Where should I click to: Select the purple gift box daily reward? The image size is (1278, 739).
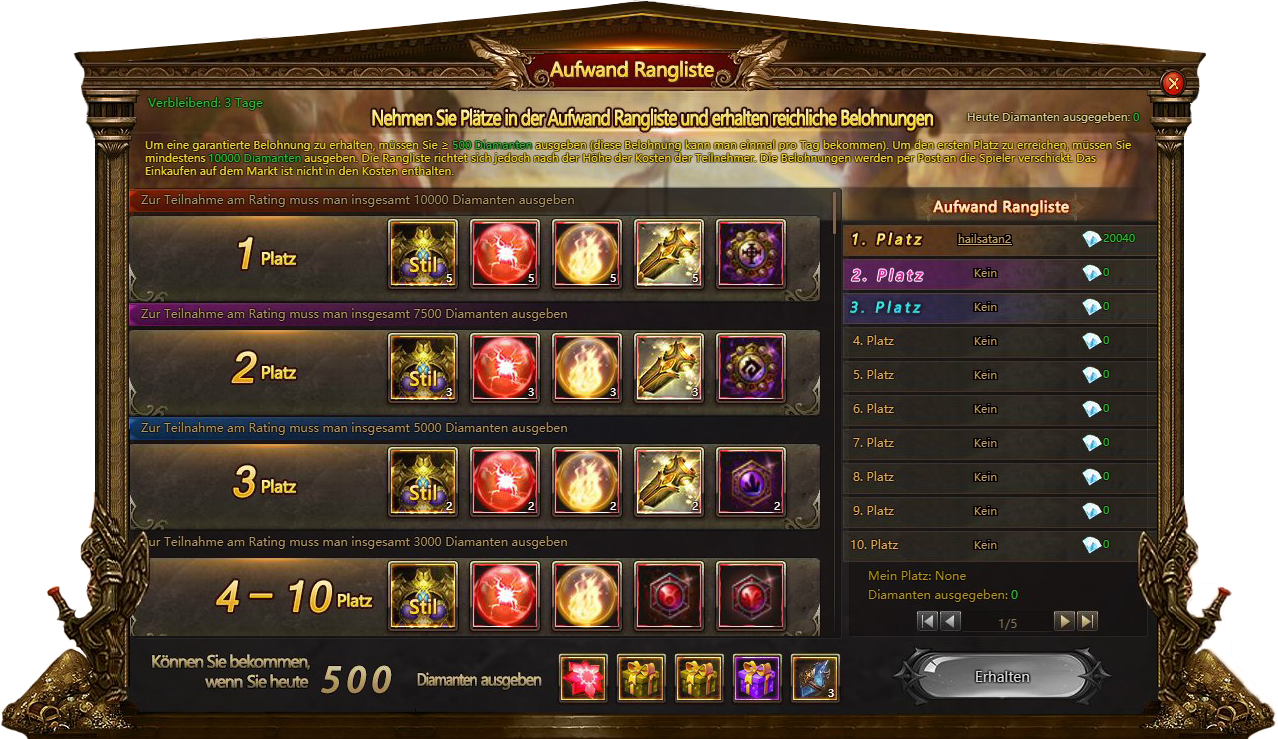[x=757, y=679]
